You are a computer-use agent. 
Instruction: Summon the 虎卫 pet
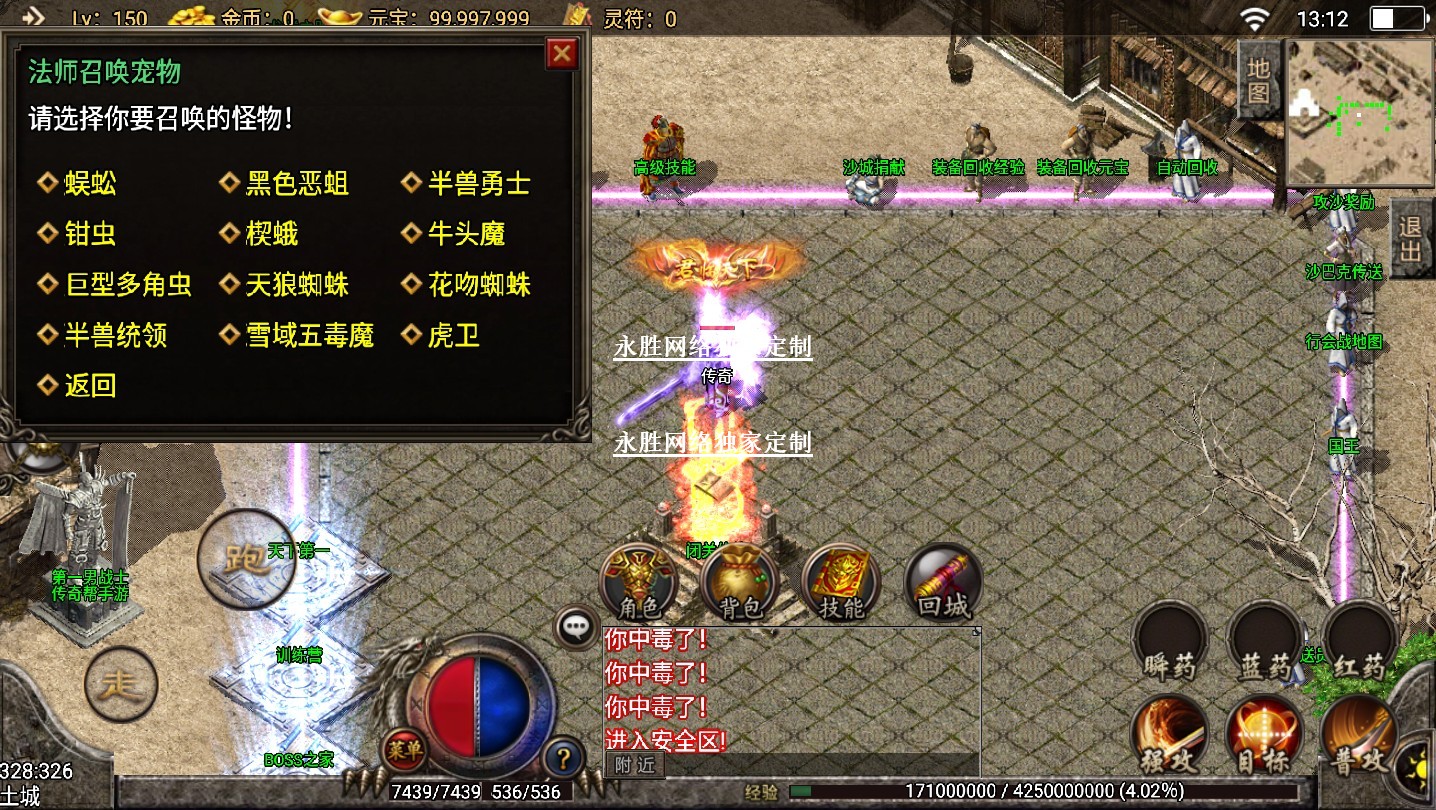[453, 336]
